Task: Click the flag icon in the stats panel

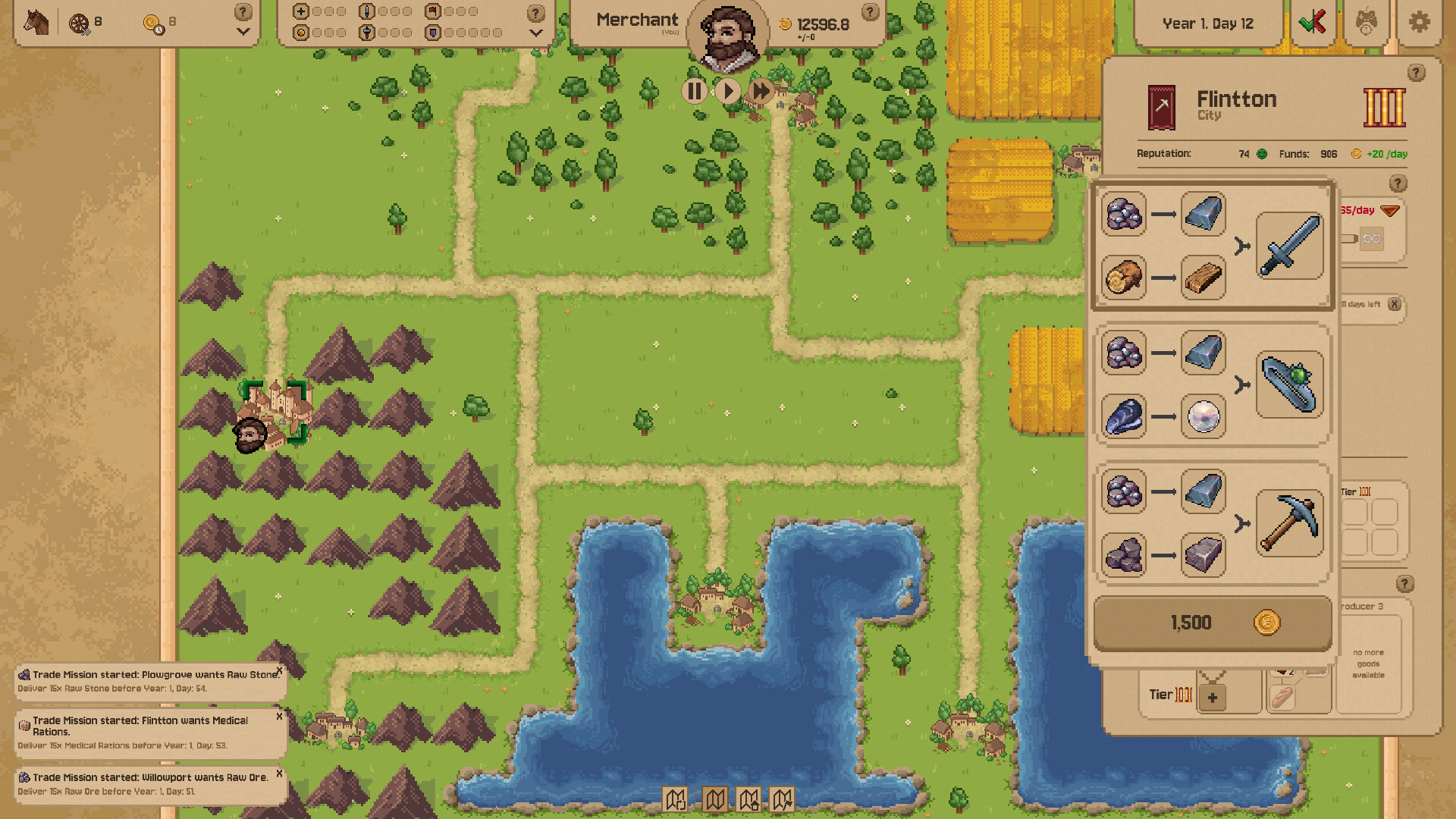Action: [432, 12]
